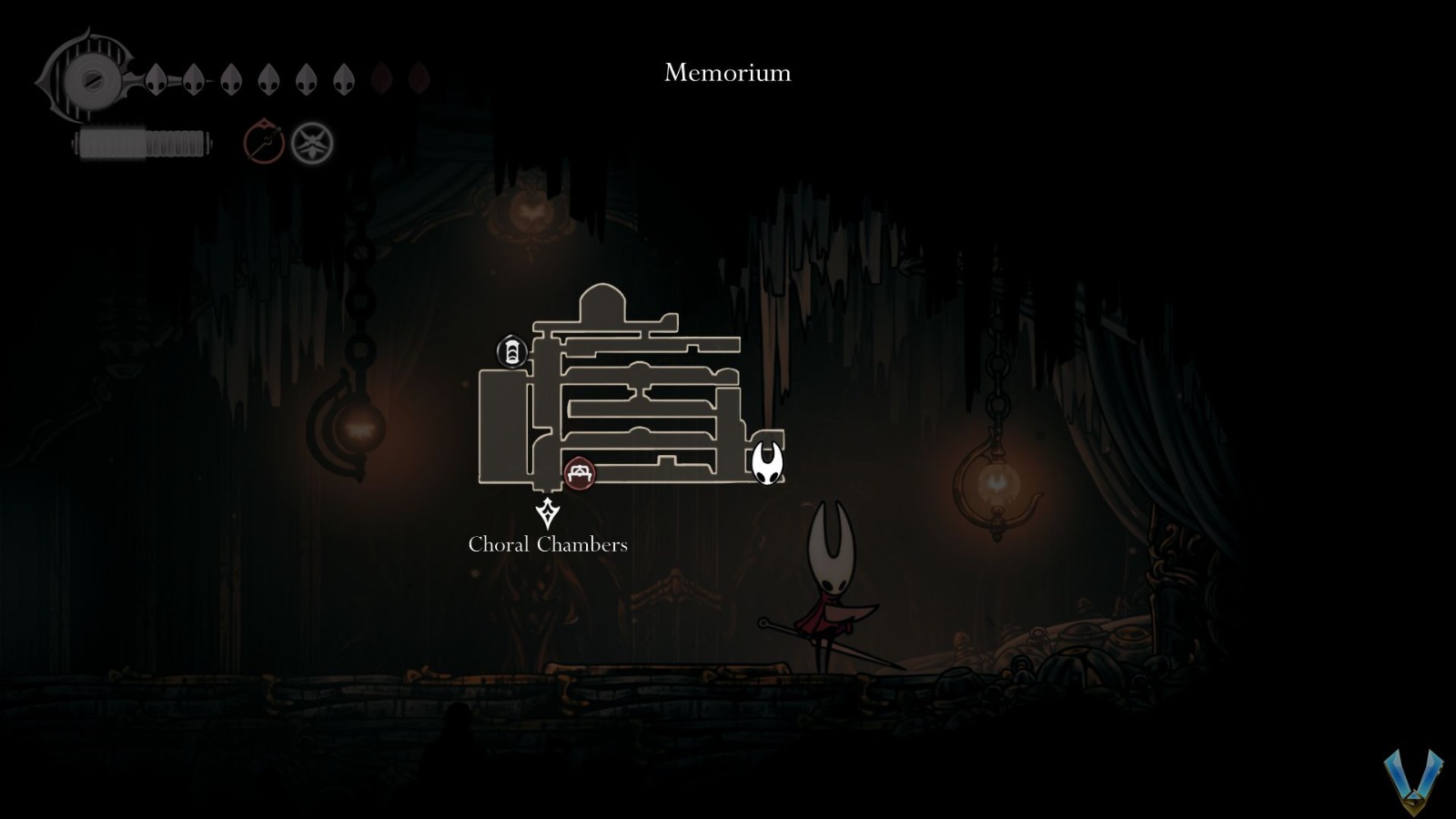Click Hornet's white mask position marker on the map
The width and height of the screenshot is (1456, 819).
pos(769,464)
